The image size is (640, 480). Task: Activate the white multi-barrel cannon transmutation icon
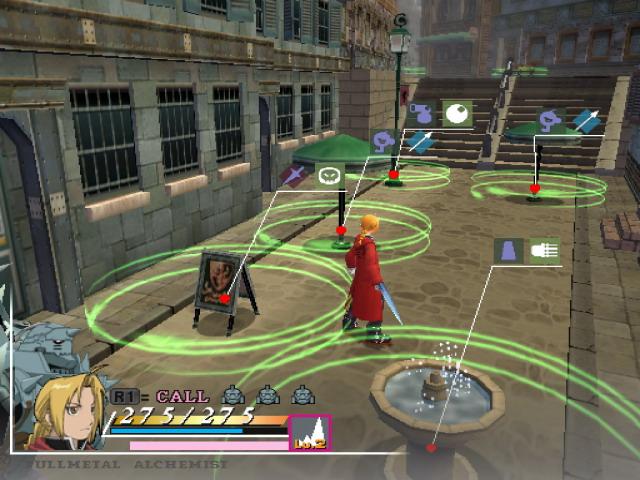click(543, 251)
